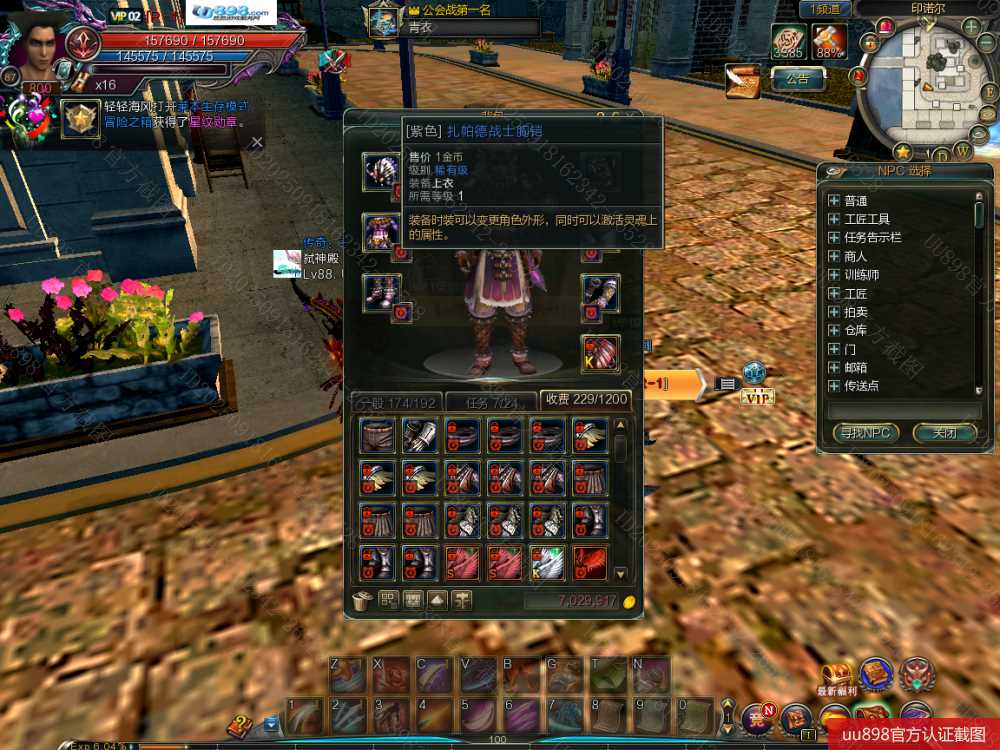1000x750 pixels.
Task: Select the brown shorts item in inventory
Action: (x=377, y=435)
